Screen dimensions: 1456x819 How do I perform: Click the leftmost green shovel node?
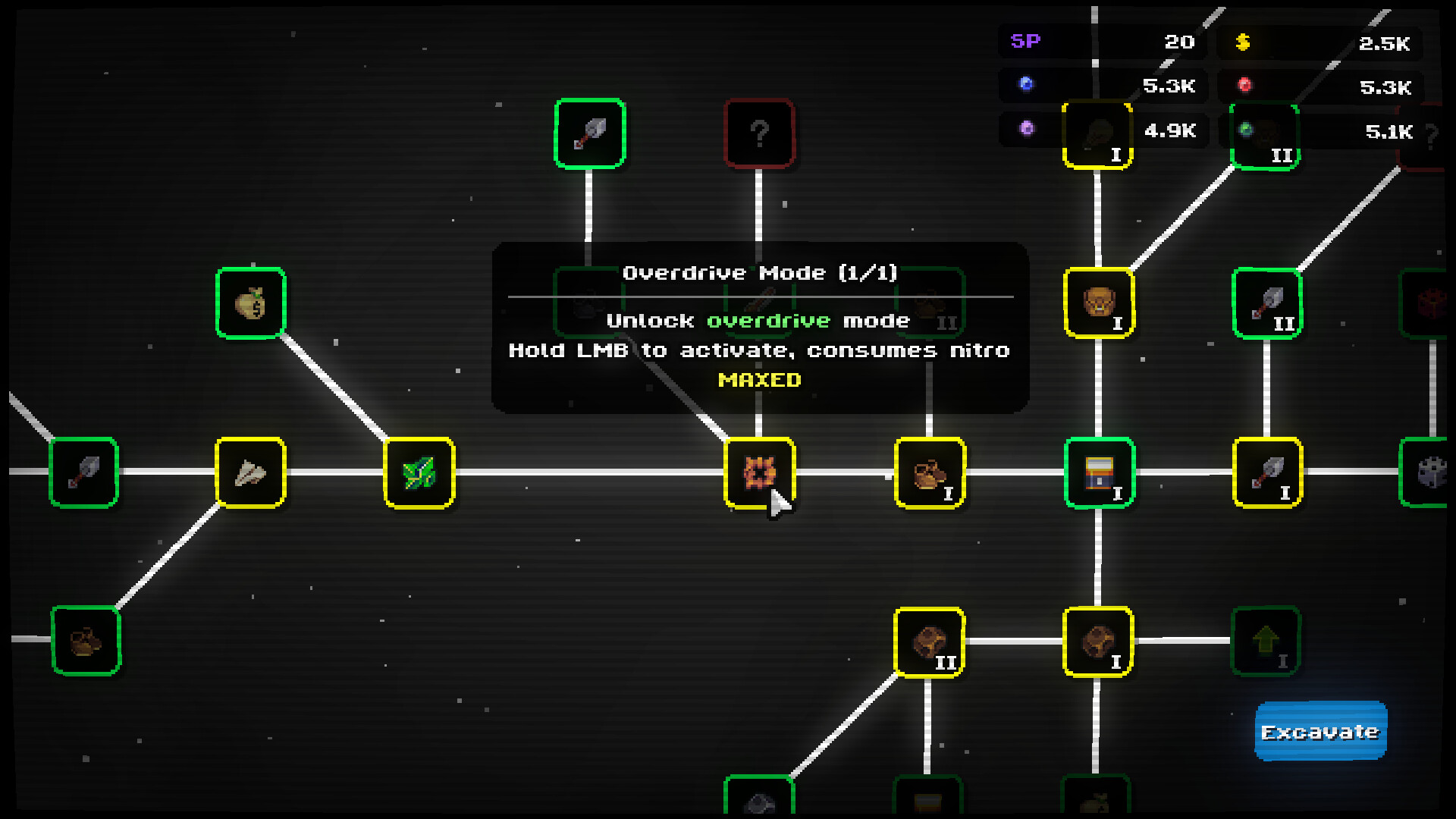83,474
